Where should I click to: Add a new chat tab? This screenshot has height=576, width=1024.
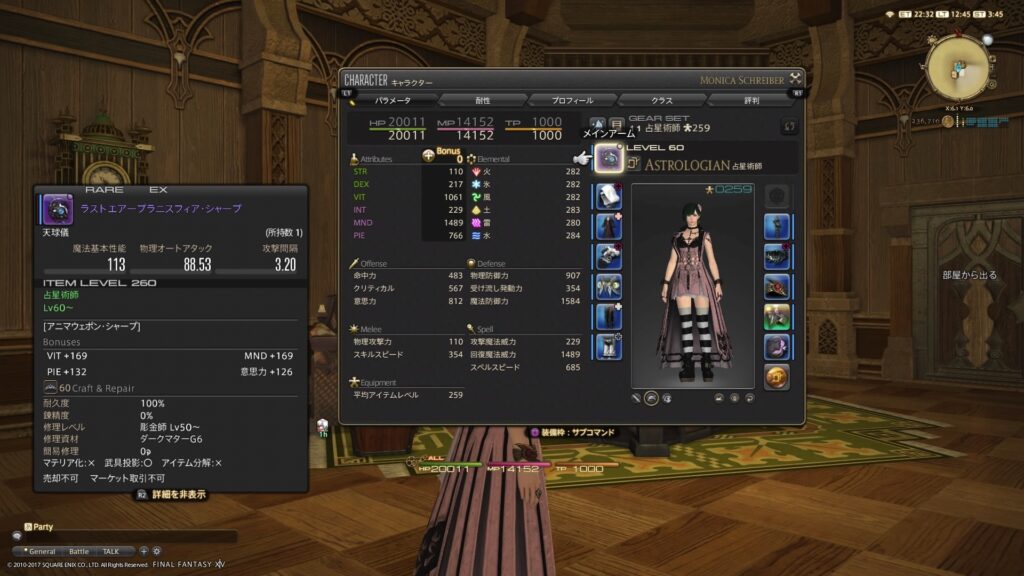pyautogui.click(x=143, y=551)
